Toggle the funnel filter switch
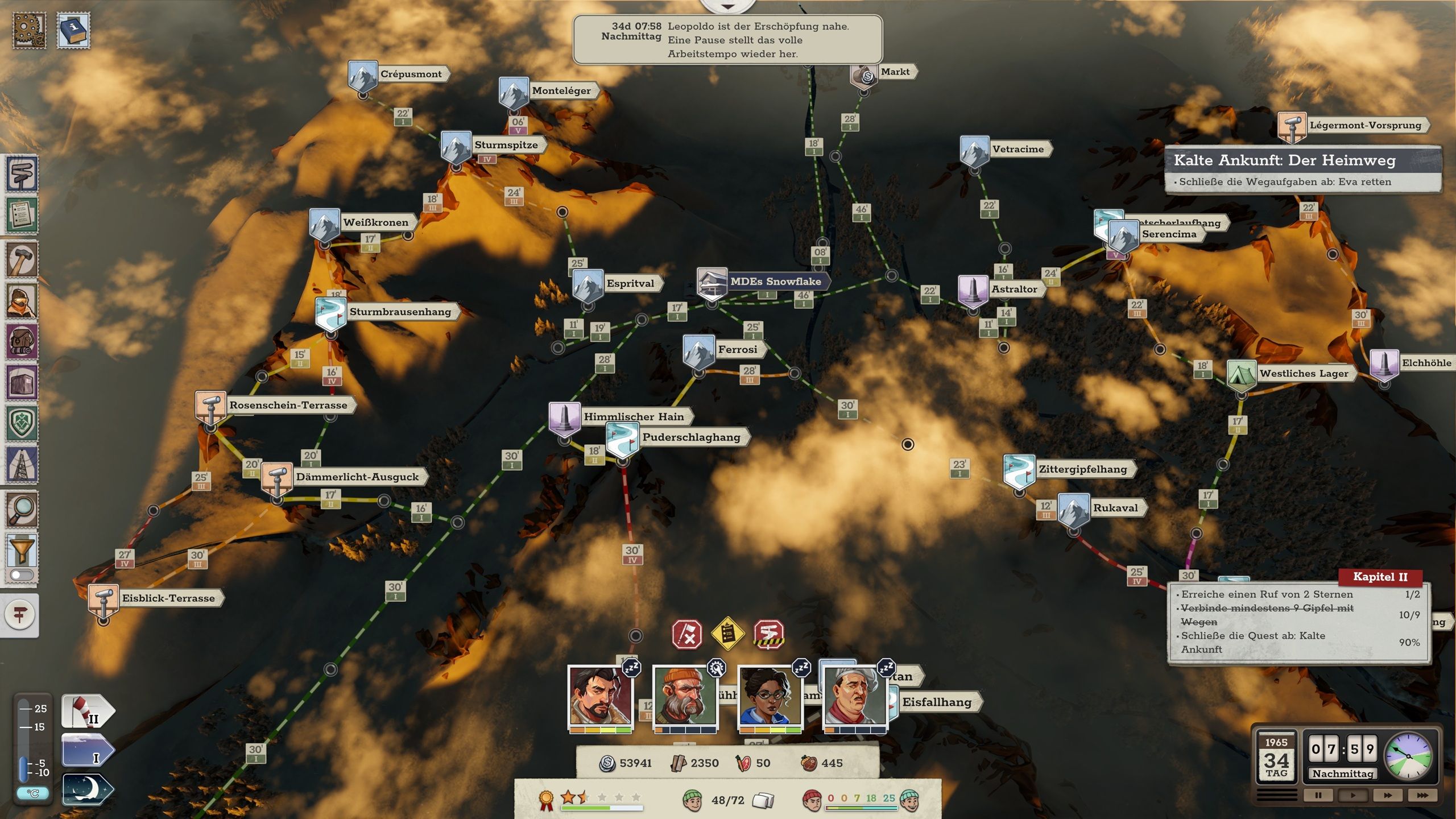The width and height of the screenshot is (1456, 819). click(22, 575)
